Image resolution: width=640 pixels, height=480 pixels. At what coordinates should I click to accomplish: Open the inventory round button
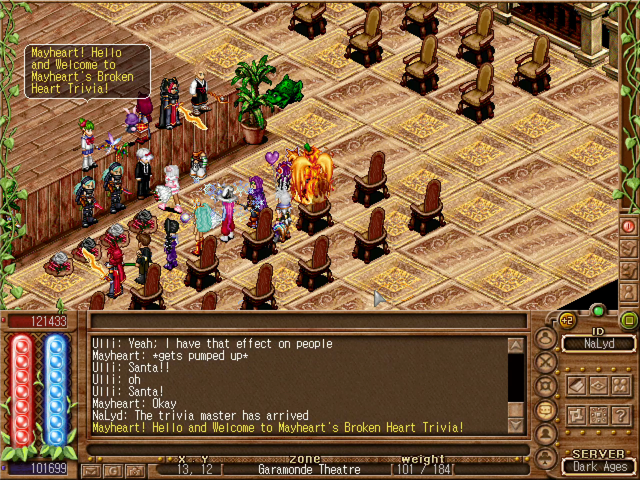[546, 339]
